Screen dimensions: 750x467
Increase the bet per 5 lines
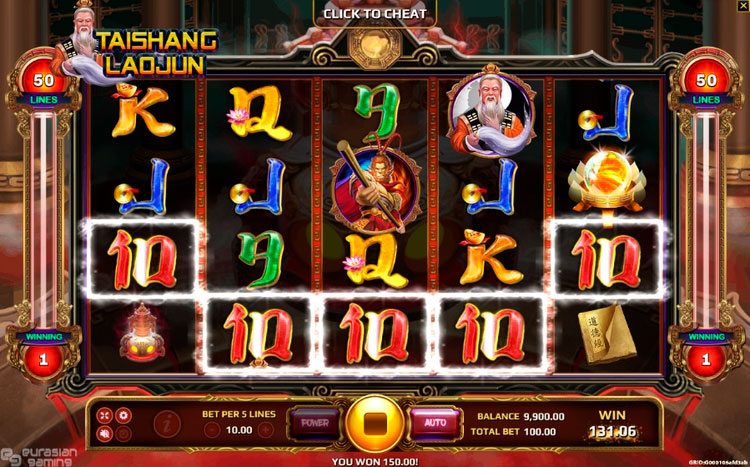(x=265, y=430)
